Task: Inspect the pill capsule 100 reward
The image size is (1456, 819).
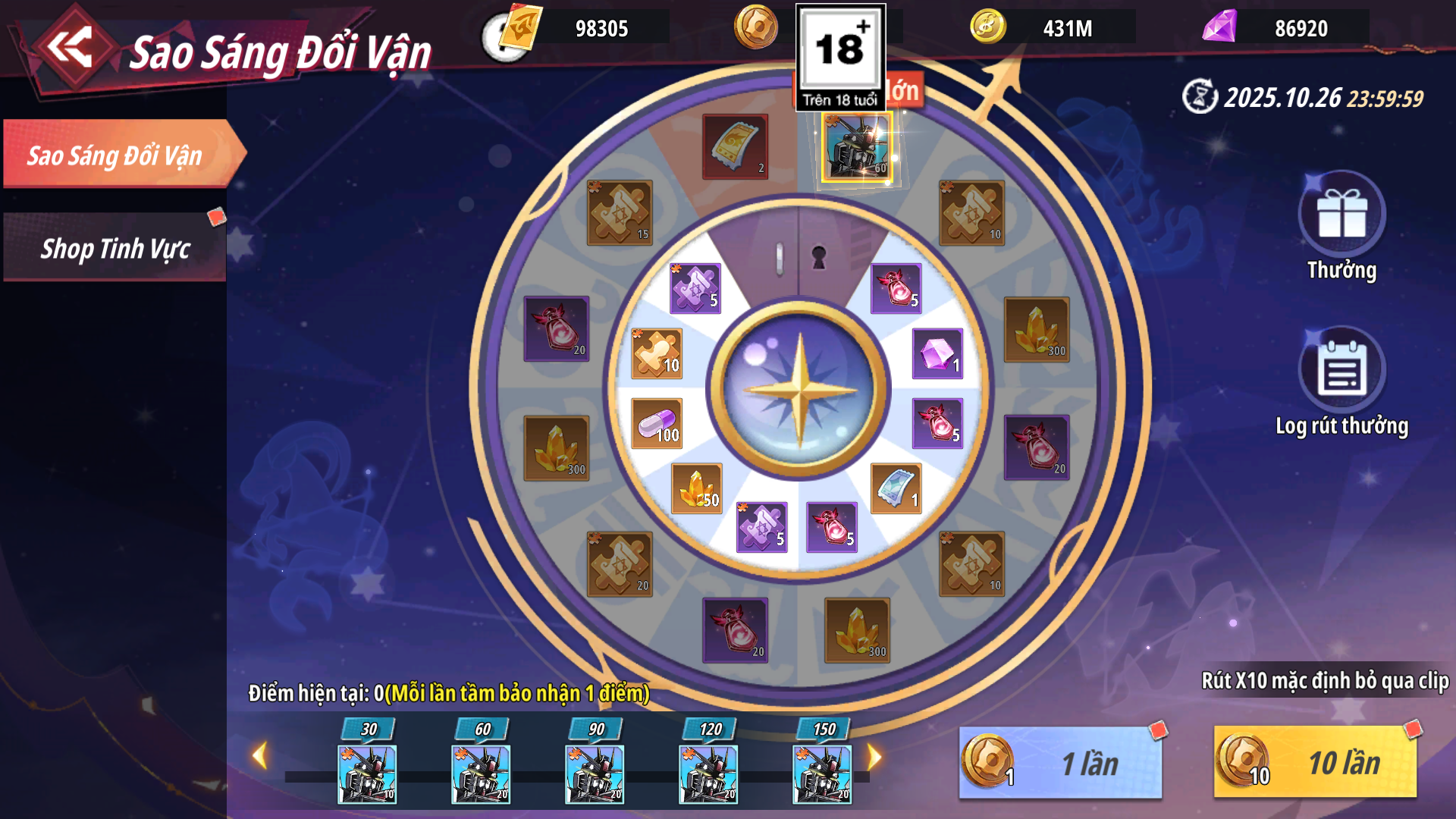Action: (657, 423)
